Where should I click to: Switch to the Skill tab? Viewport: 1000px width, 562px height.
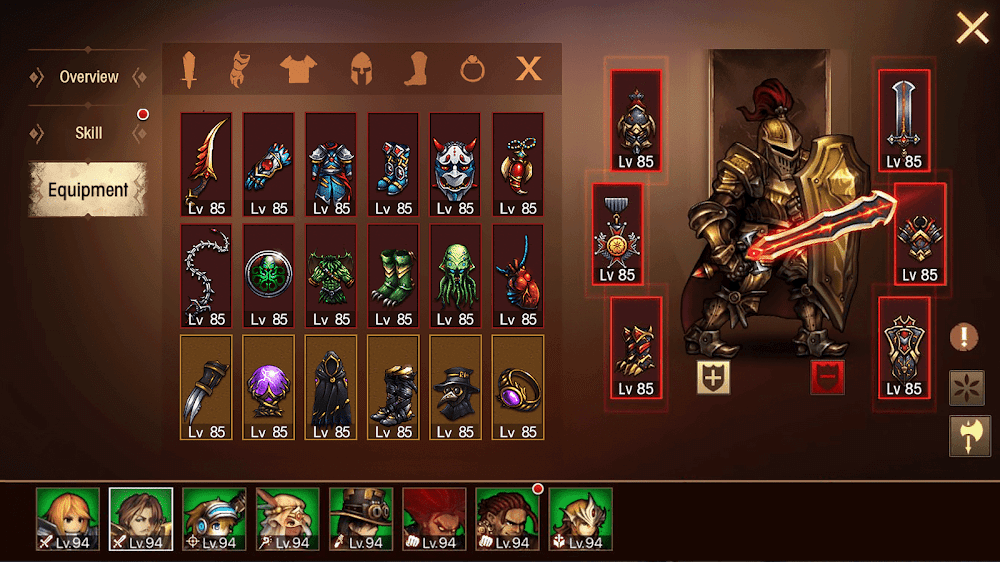point(88,133)
